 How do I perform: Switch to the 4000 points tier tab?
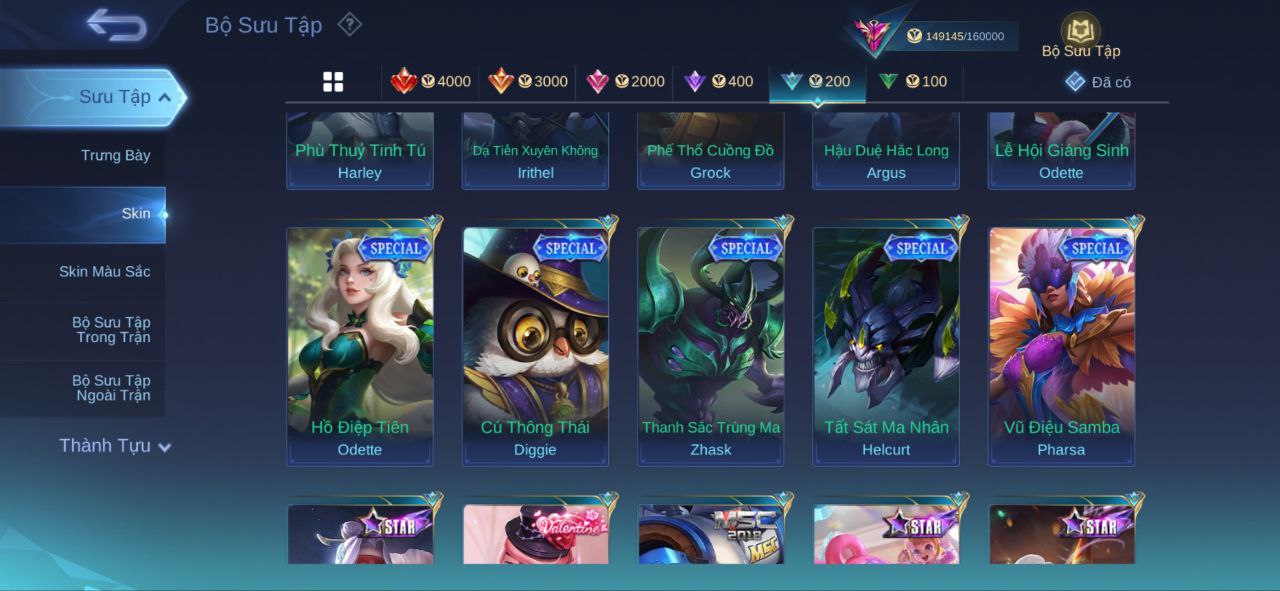431,82
